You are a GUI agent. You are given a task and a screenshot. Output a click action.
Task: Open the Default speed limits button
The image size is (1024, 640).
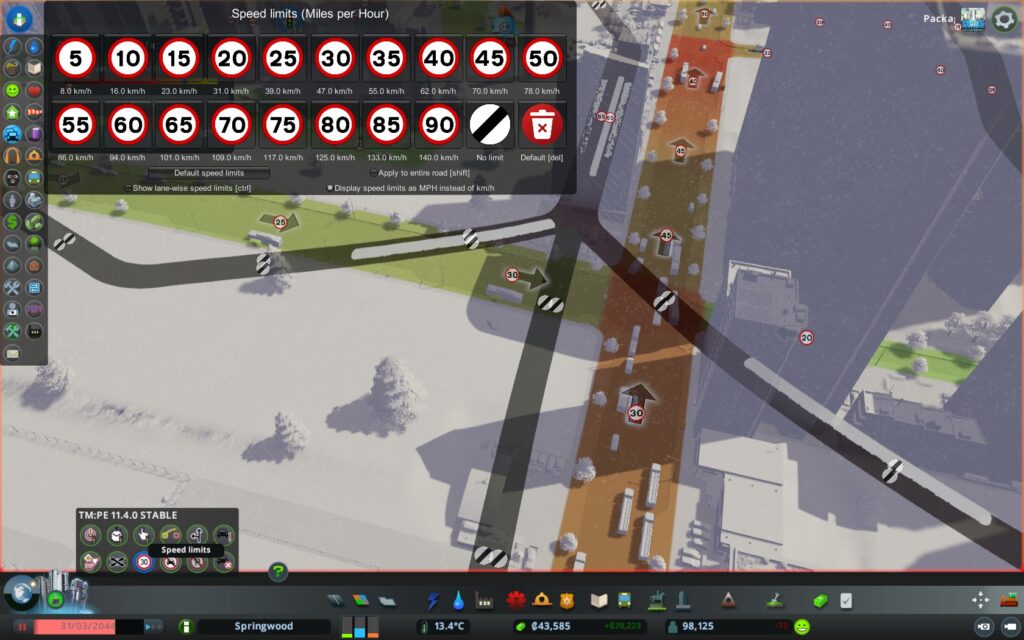(x=209, y=173)
